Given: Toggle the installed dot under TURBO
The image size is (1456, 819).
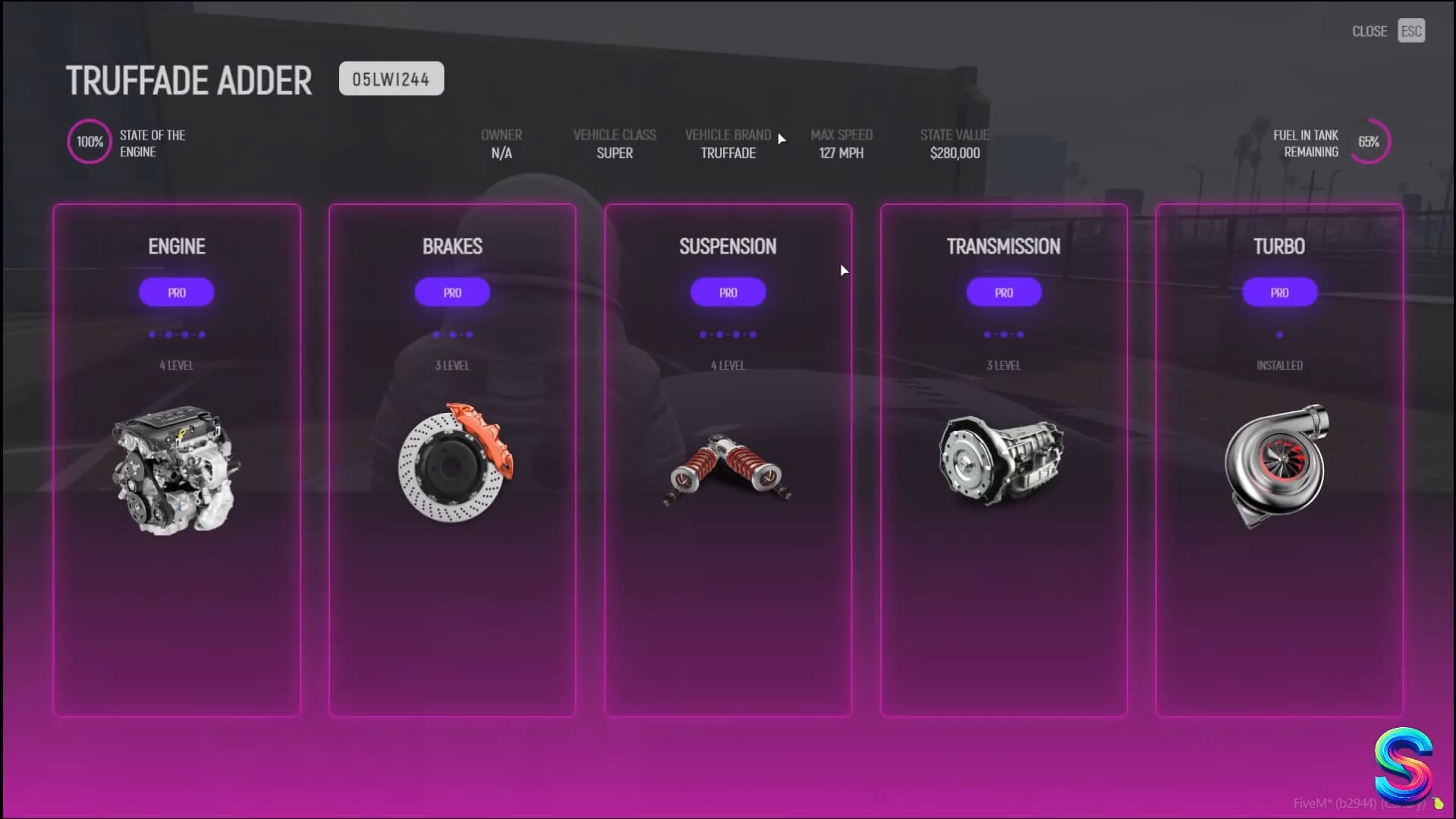Looking at the screenshot, I should tap(1278, 333).
